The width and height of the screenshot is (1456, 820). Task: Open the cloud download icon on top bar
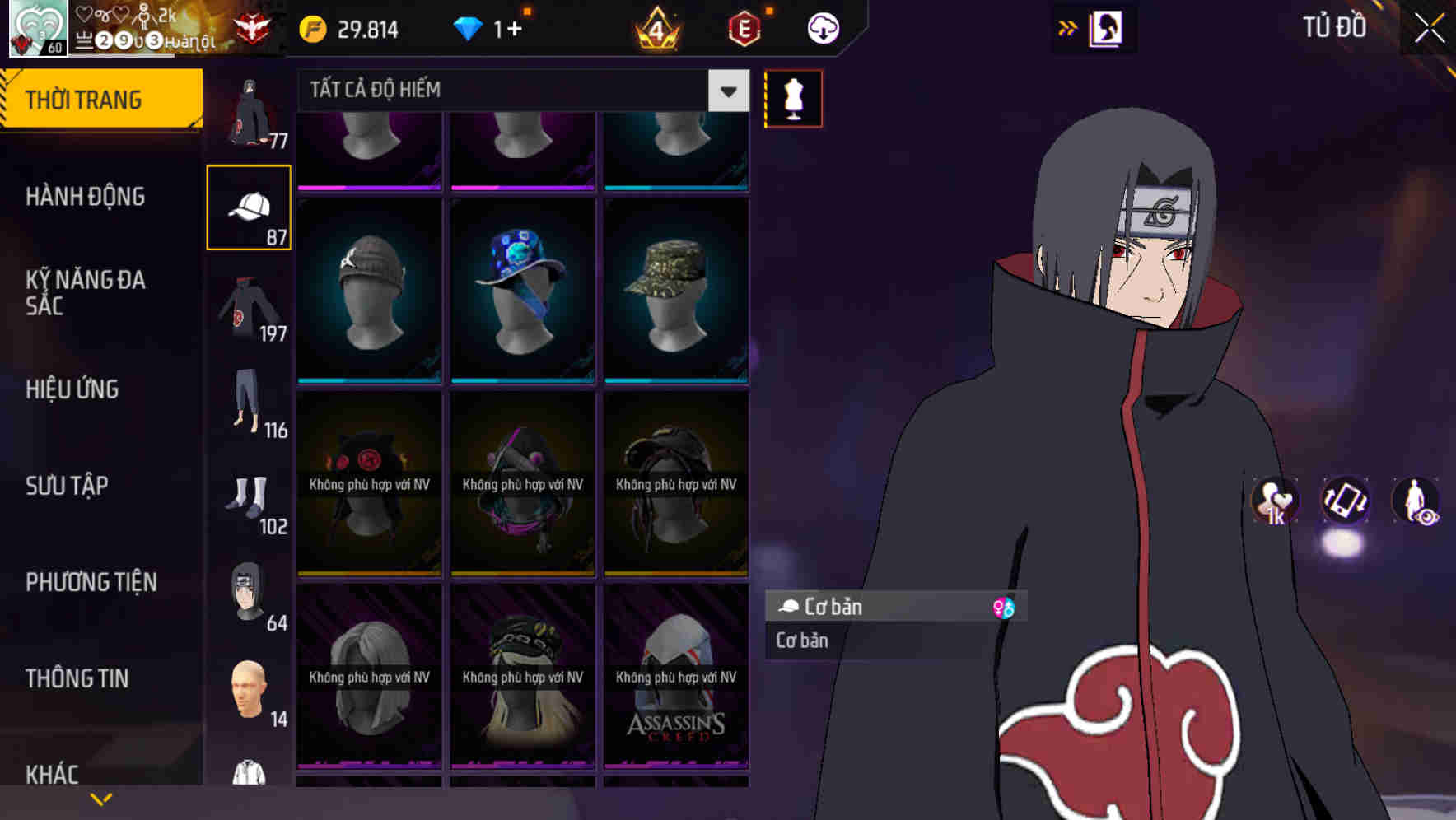pyautogui.click(x=823, y=27)
